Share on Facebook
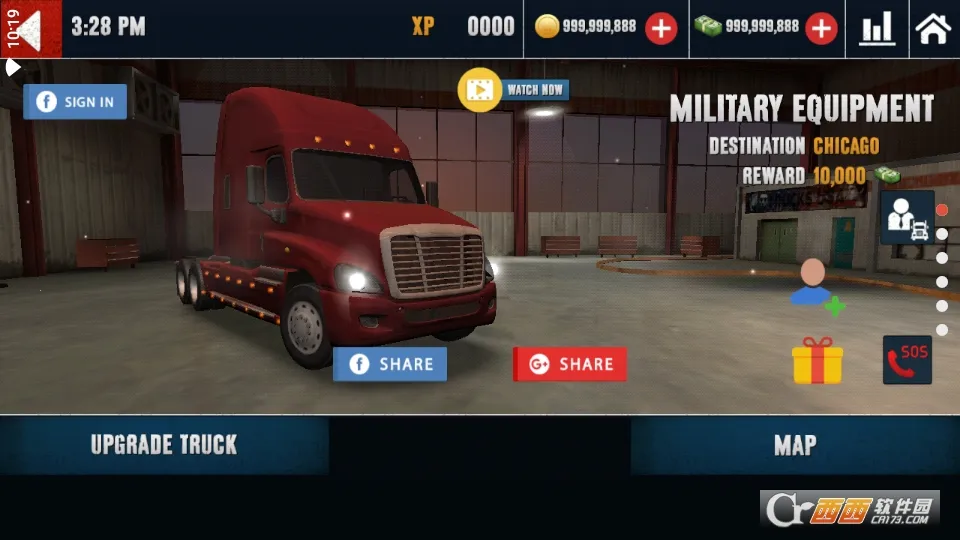 click(390, 364)
